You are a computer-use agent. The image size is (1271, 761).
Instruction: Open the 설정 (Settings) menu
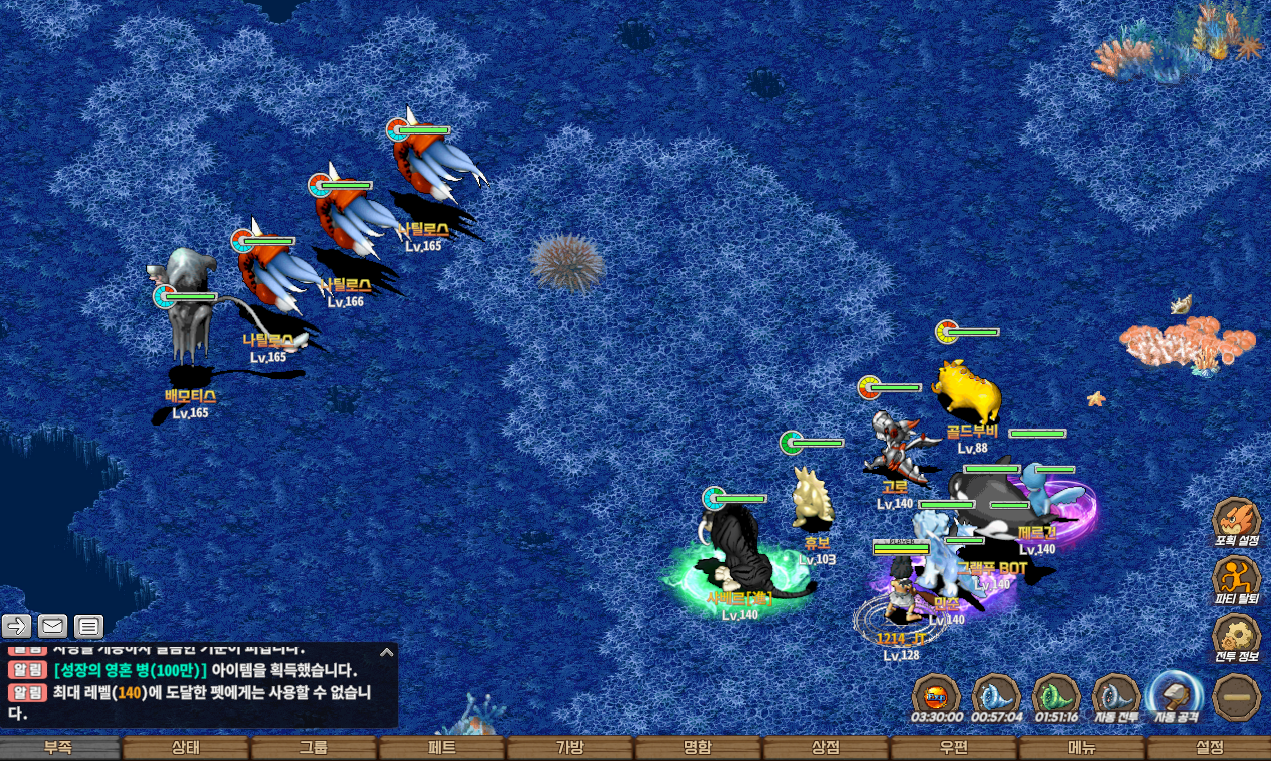coord(1209,748)
